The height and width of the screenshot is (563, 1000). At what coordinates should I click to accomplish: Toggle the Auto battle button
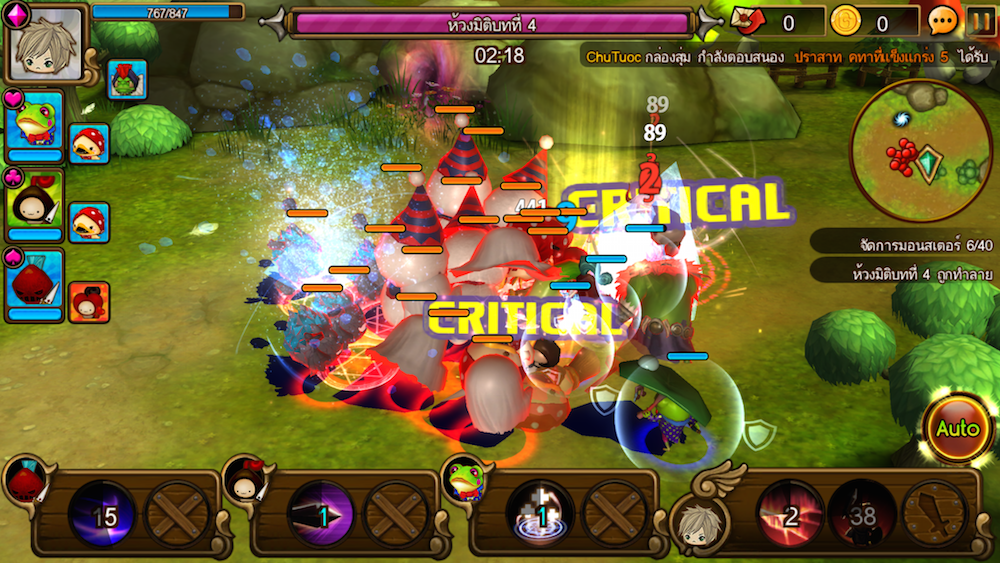coord(957,429)
